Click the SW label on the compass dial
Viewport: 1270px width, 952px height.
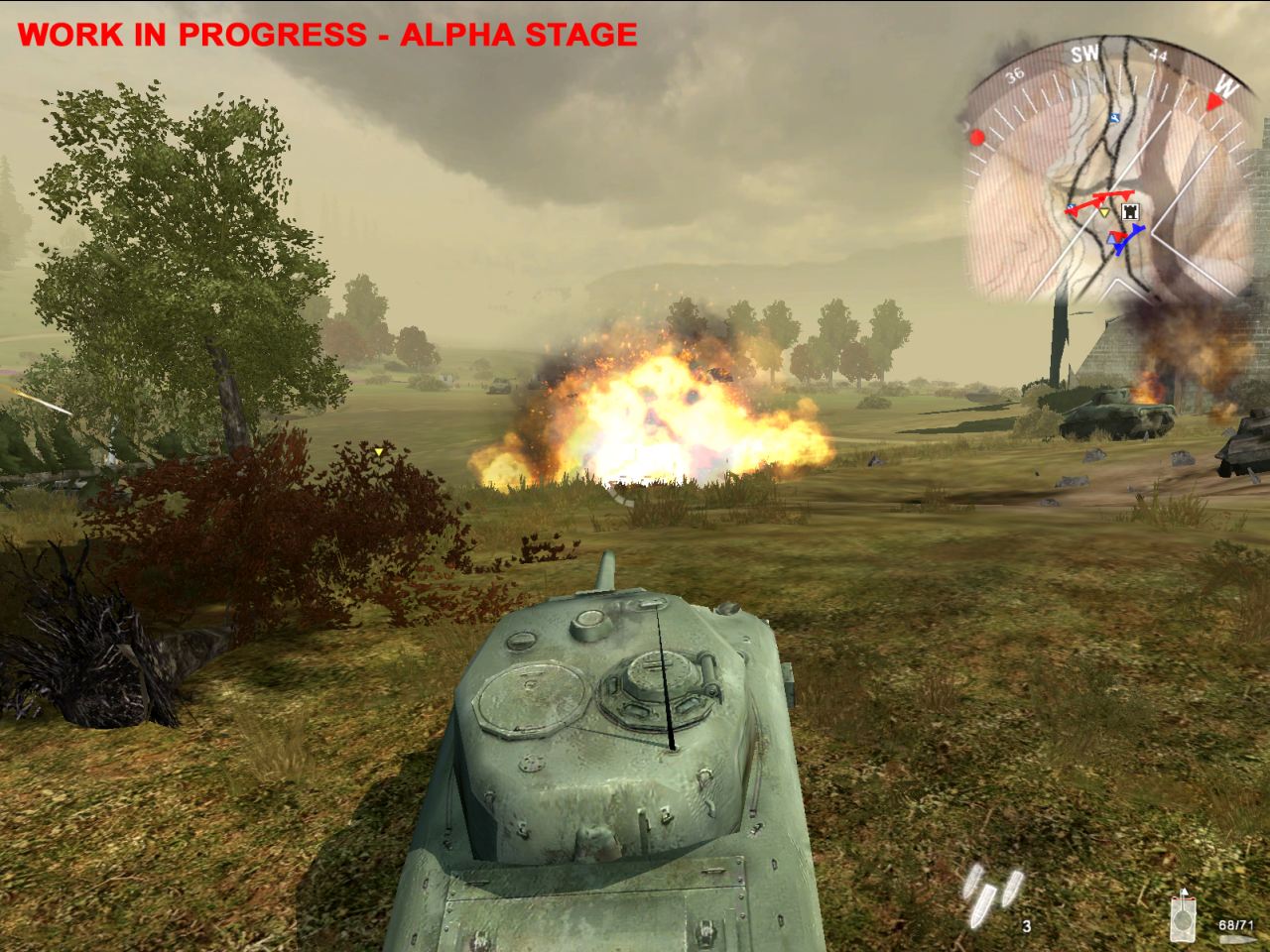click(1087, 52)
